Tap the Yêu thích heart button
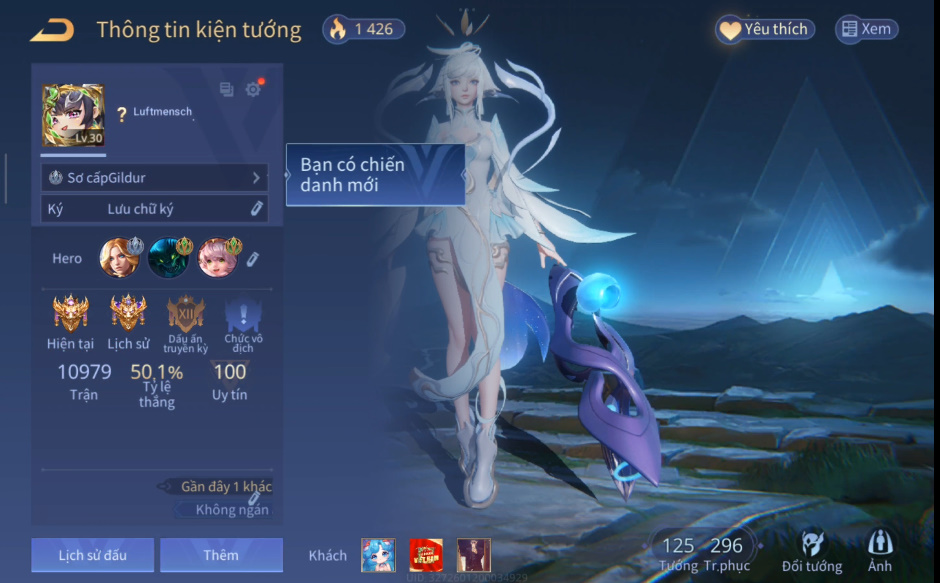940x583 pixels. (765, 29)
